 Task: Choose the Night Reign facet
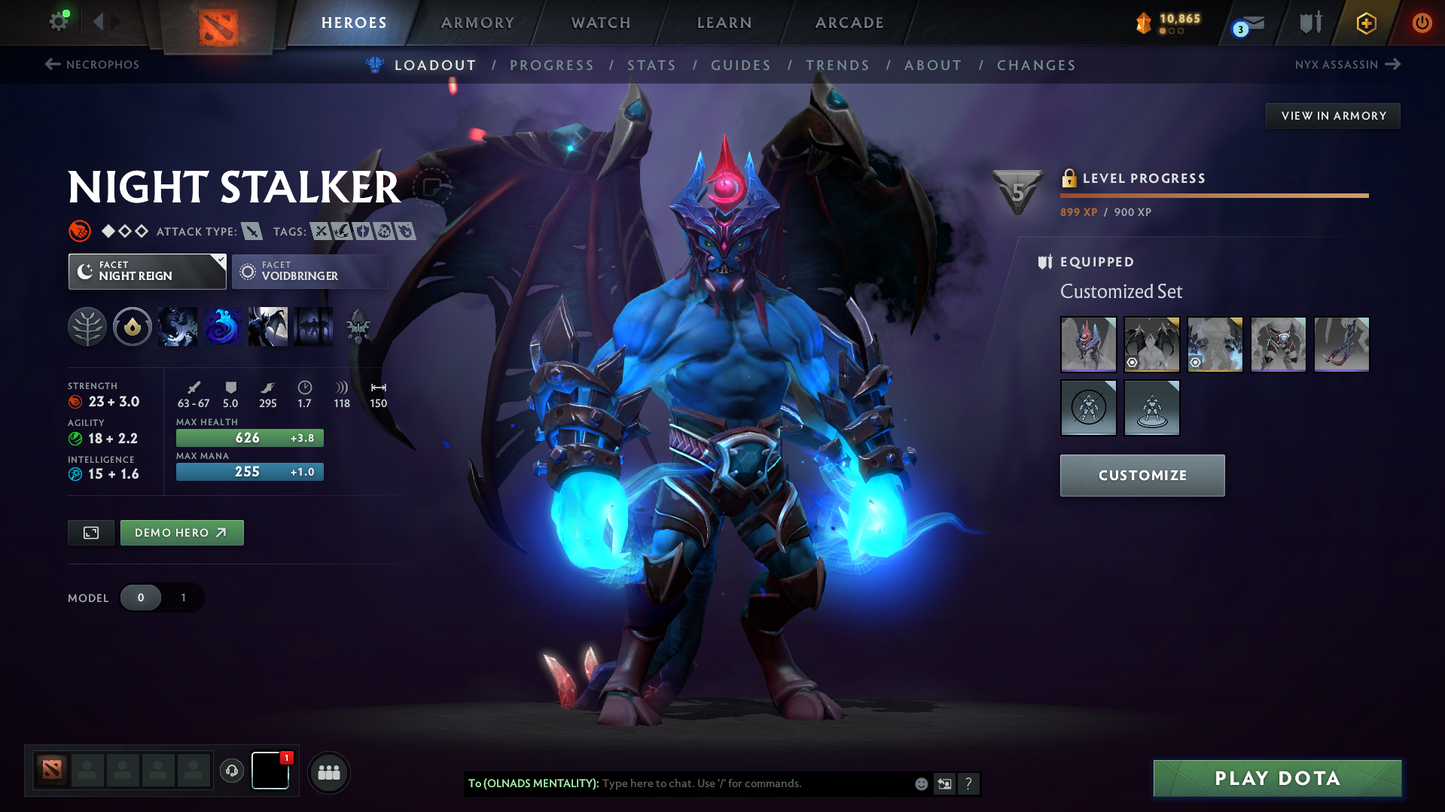coord(147,271)
